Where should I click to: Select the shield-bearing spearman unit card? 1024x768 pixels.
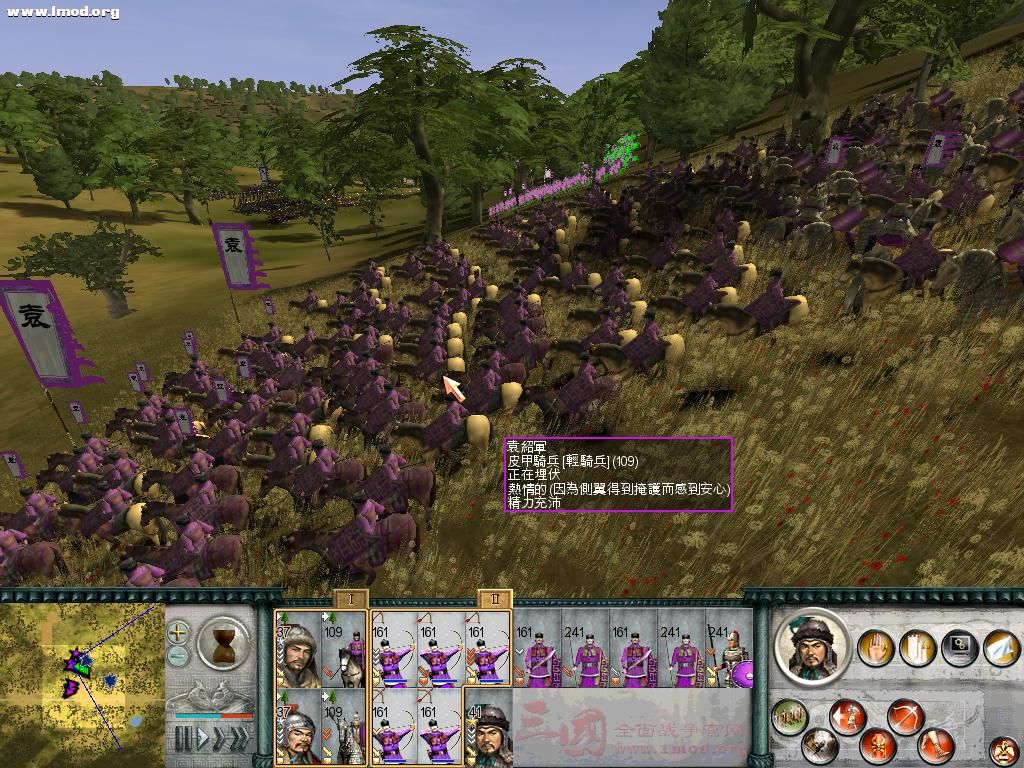coord(731,650)
